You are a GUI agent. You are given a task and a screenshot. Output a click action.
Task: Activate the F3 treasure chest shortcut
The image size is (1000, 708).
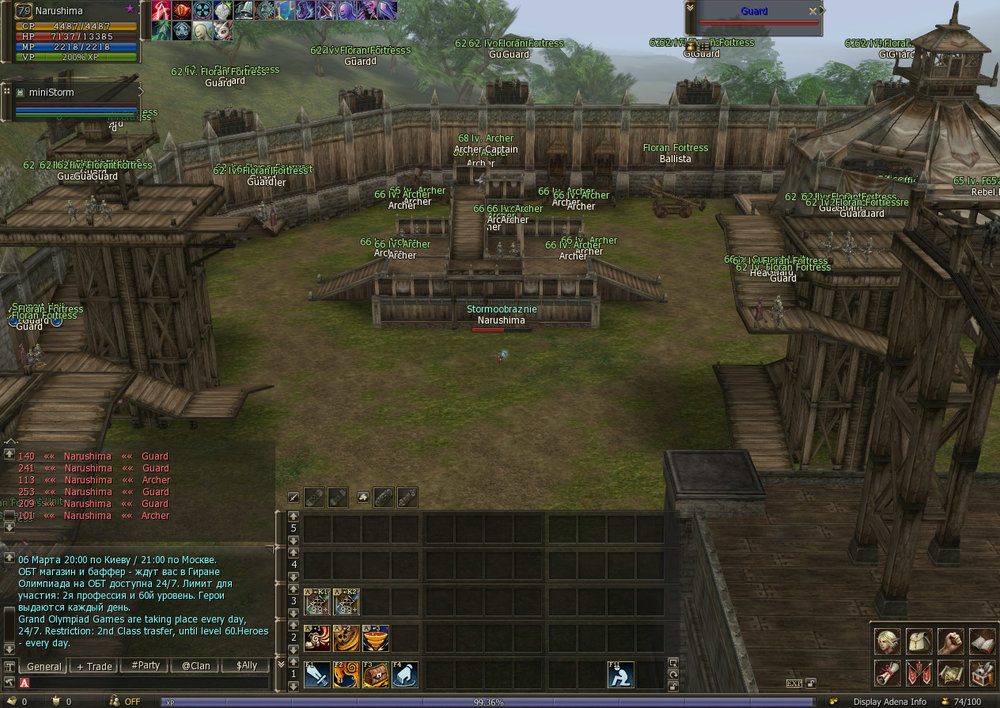tap(376, 674)
